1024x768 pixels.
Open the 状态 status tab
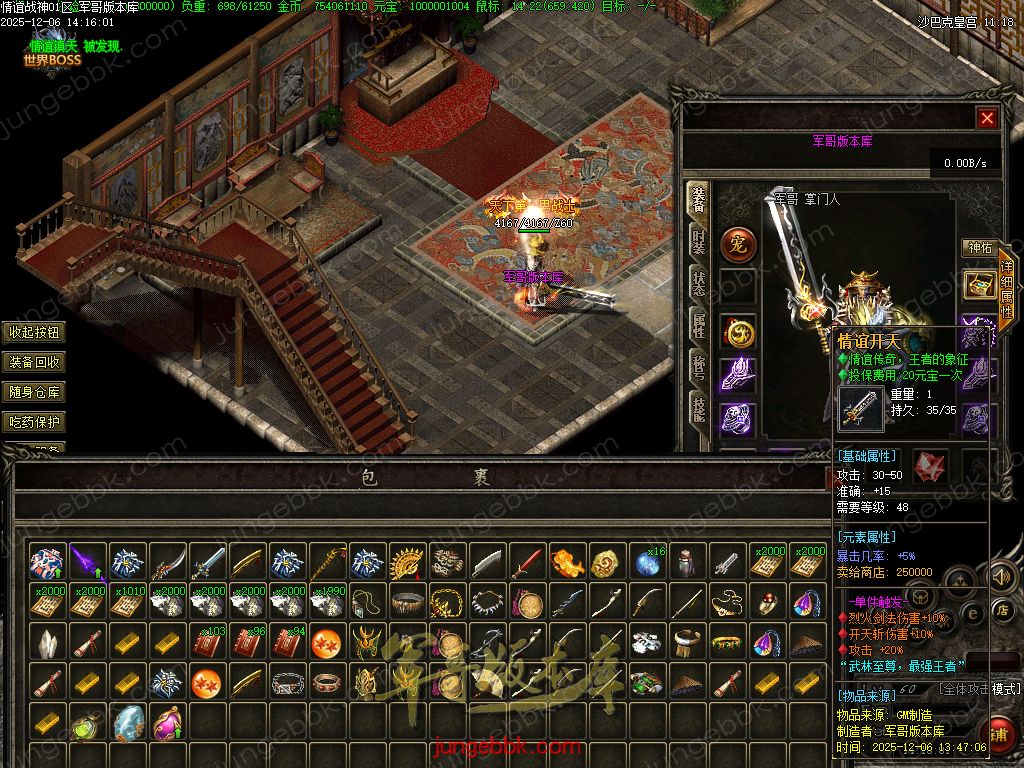[698, 284]
